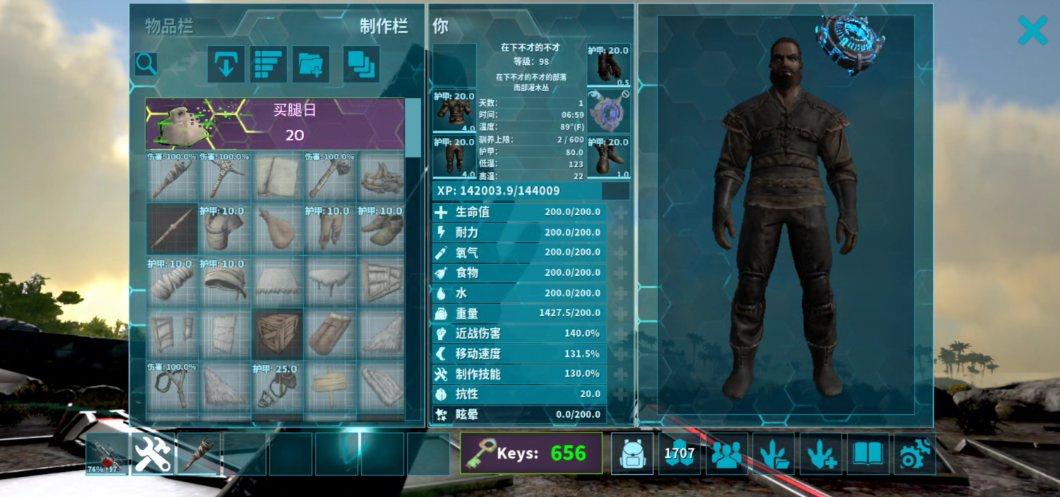The height and width of the screenshot is (497, 1060).
Task: Click the sort items button
Action: click(x=268, y=64)
